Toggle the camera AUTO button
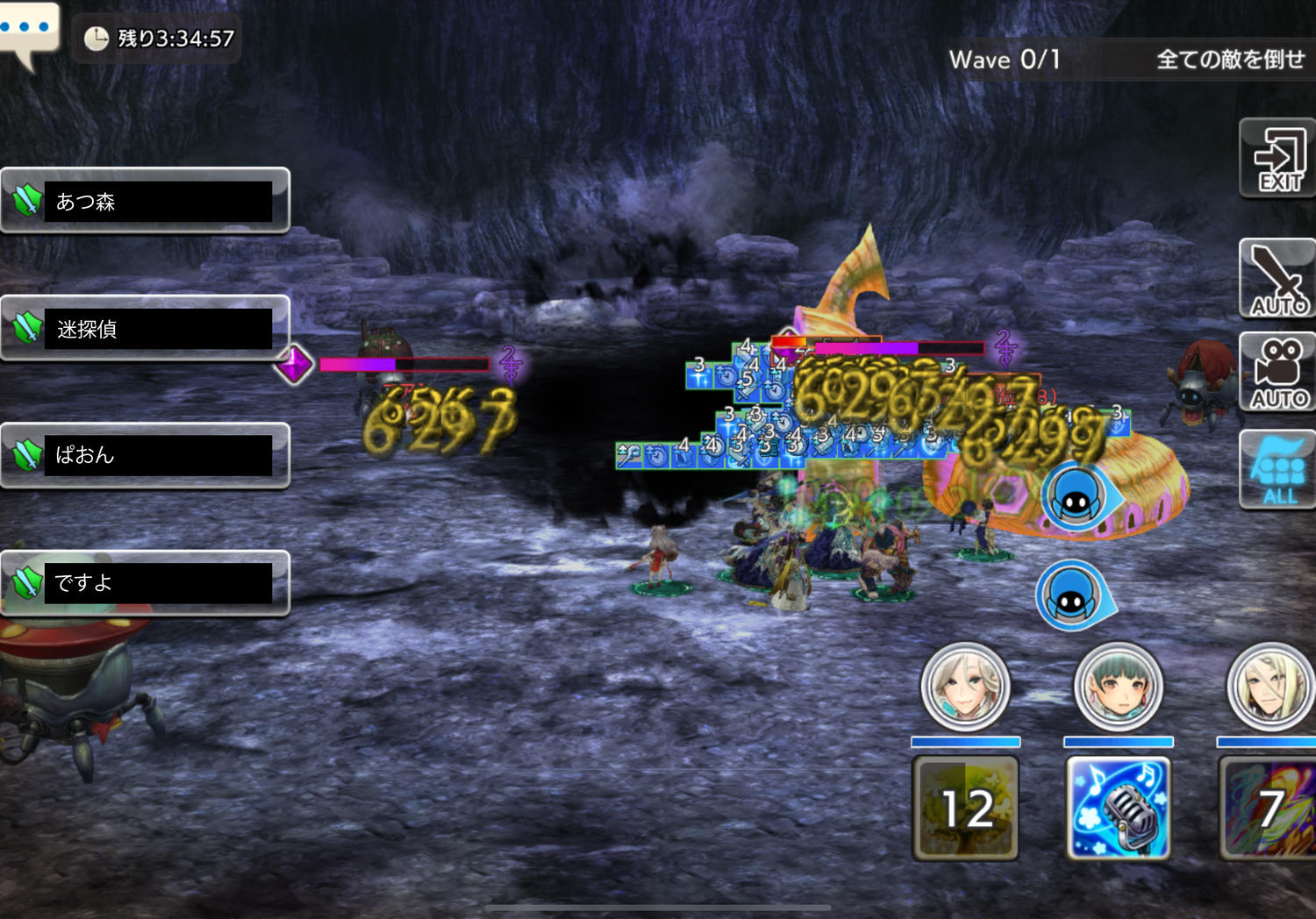The width and height of the screenshot is (1316, 919). pyautogui.click(x=1277, y=373)
